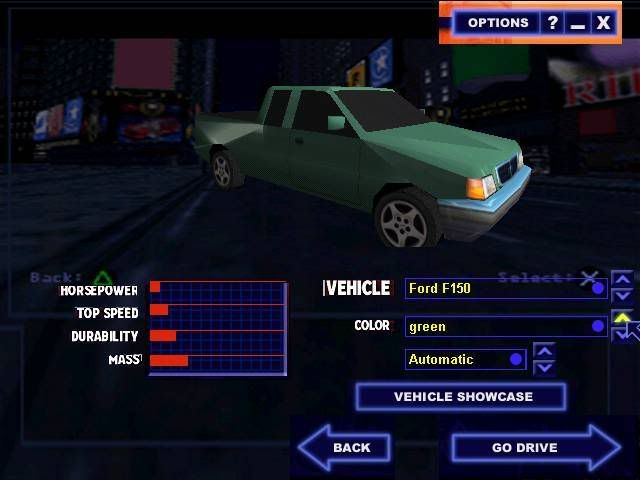Go back to the previous screen

click(x=345, y=447)
